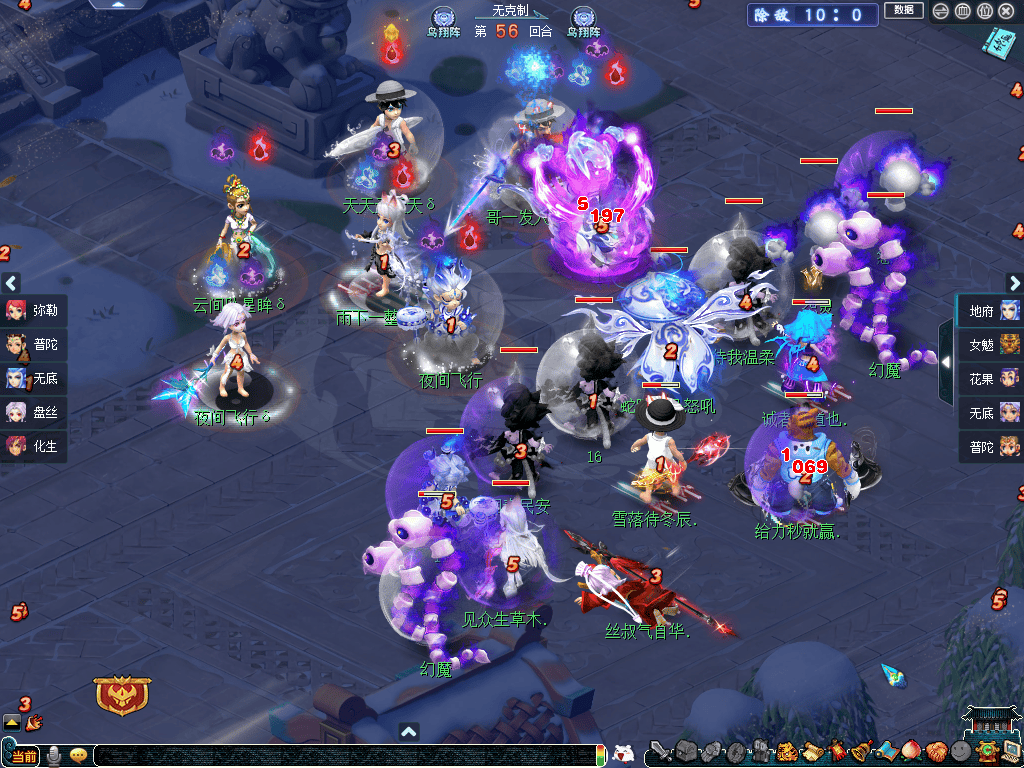1024x768 pixels.
Task: Close the battle view with the X button
Action: click(x=1007, y=12)
